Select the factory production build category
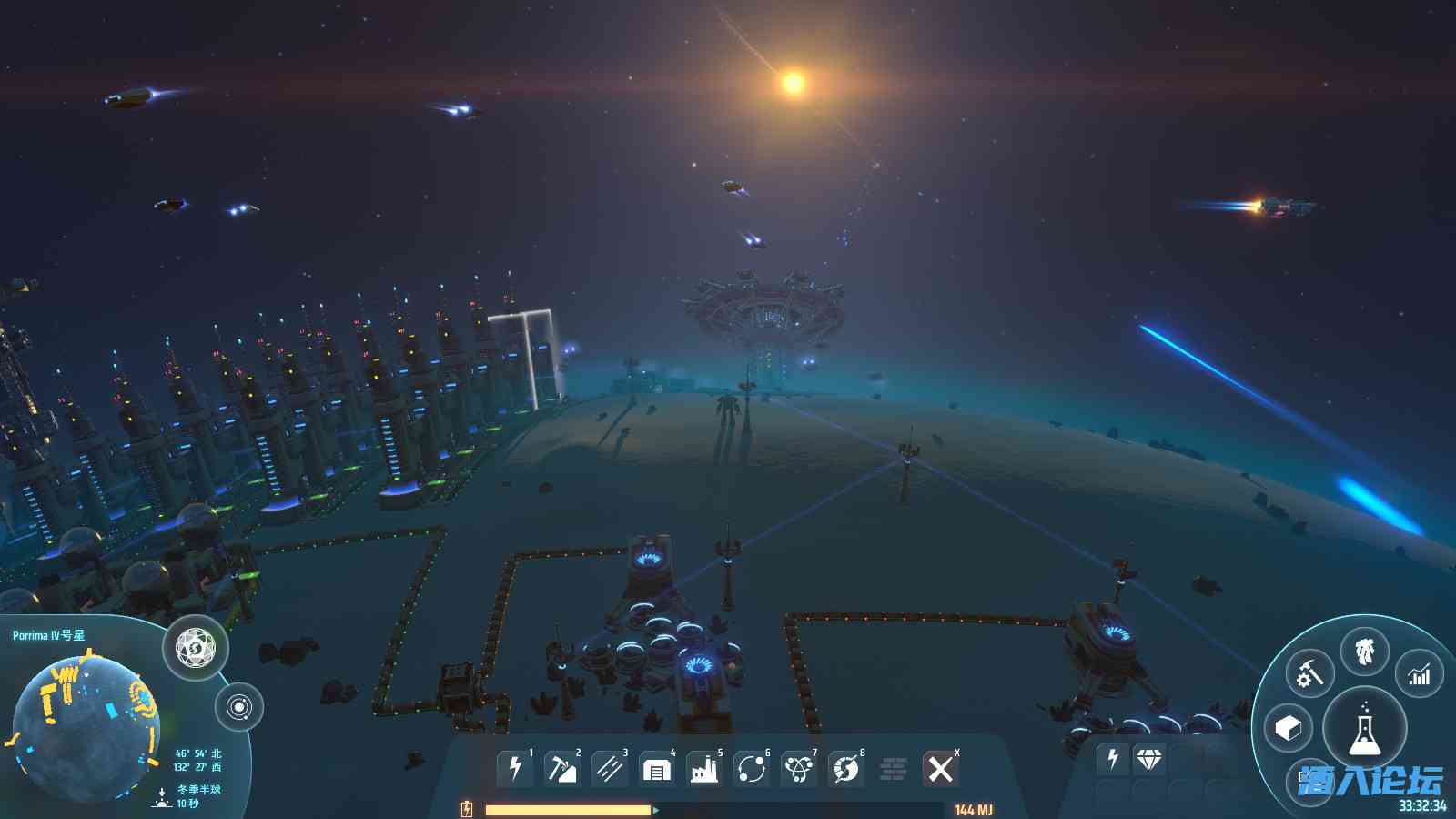This screenshot has height=819, width=1456. pos(703,769)
